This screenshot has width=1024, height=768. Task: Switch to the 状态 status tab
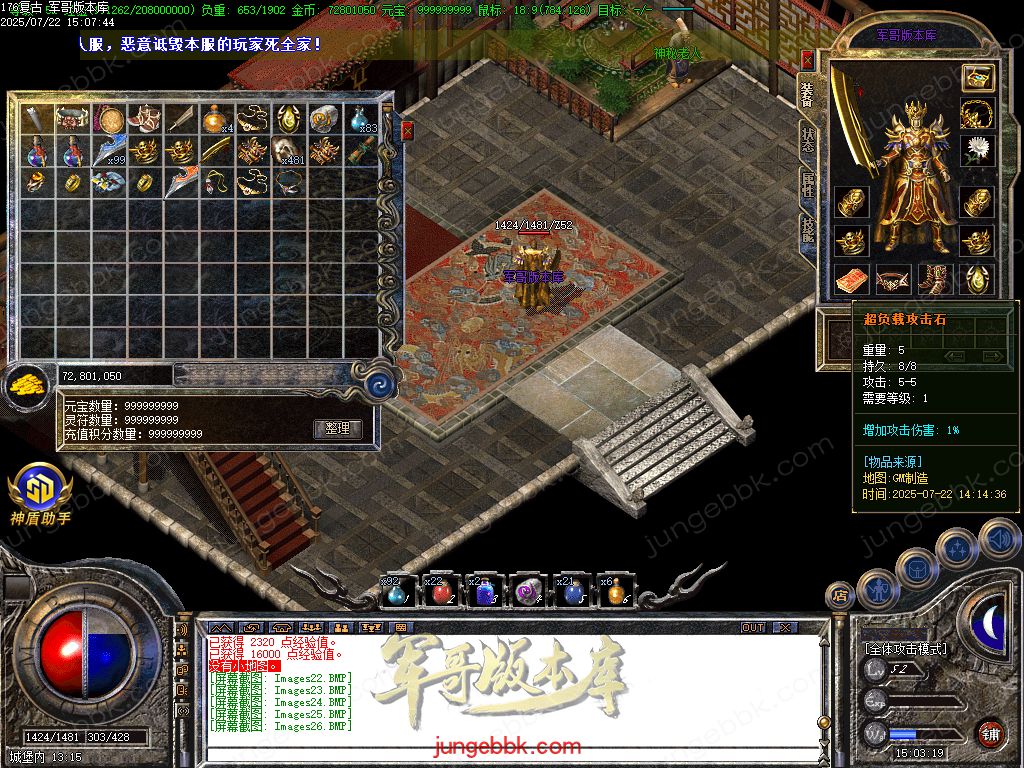pos(807,140)
